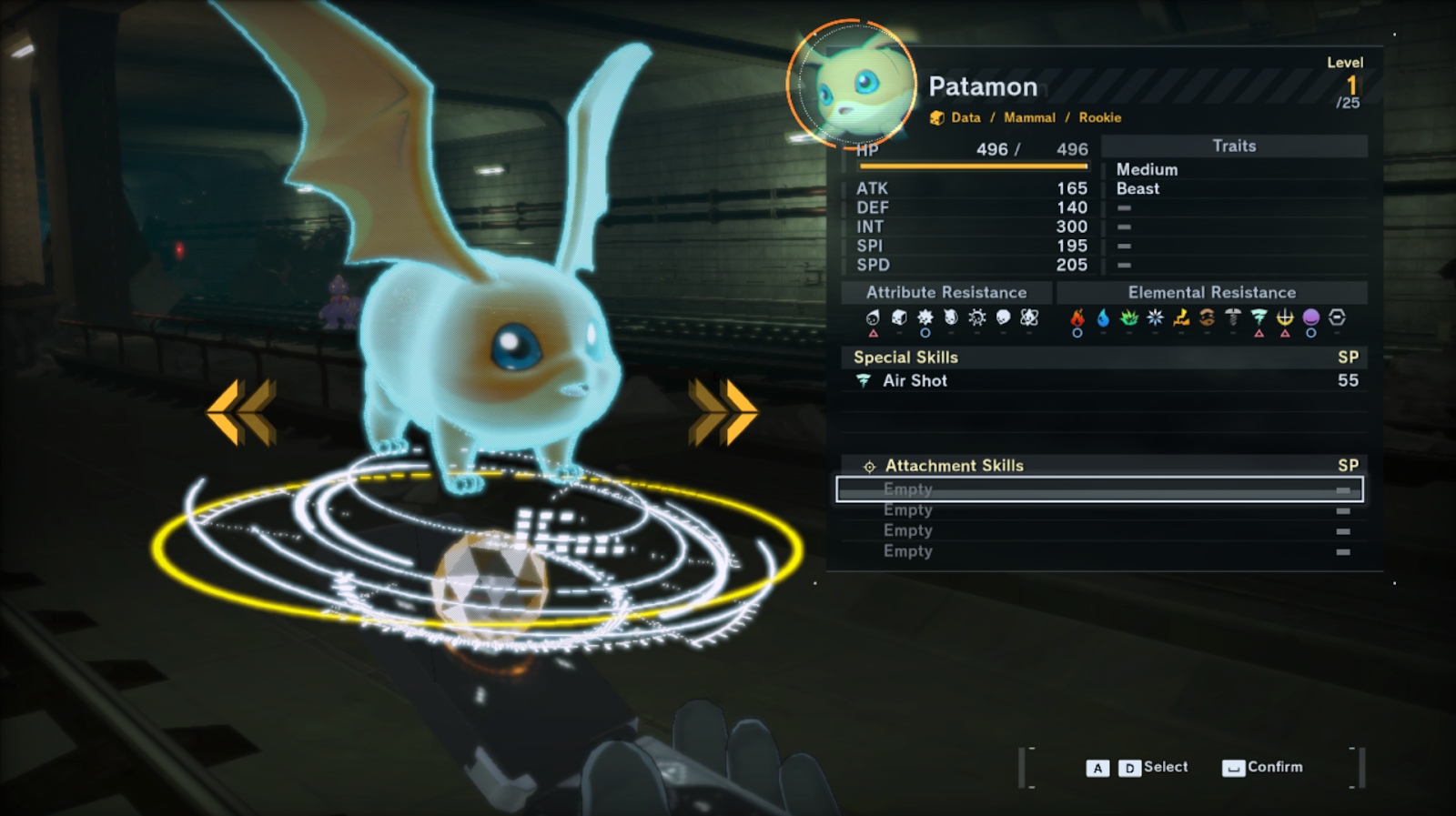
Task: Select the fire elemental resistance icon
Action: pos(1077,317)
